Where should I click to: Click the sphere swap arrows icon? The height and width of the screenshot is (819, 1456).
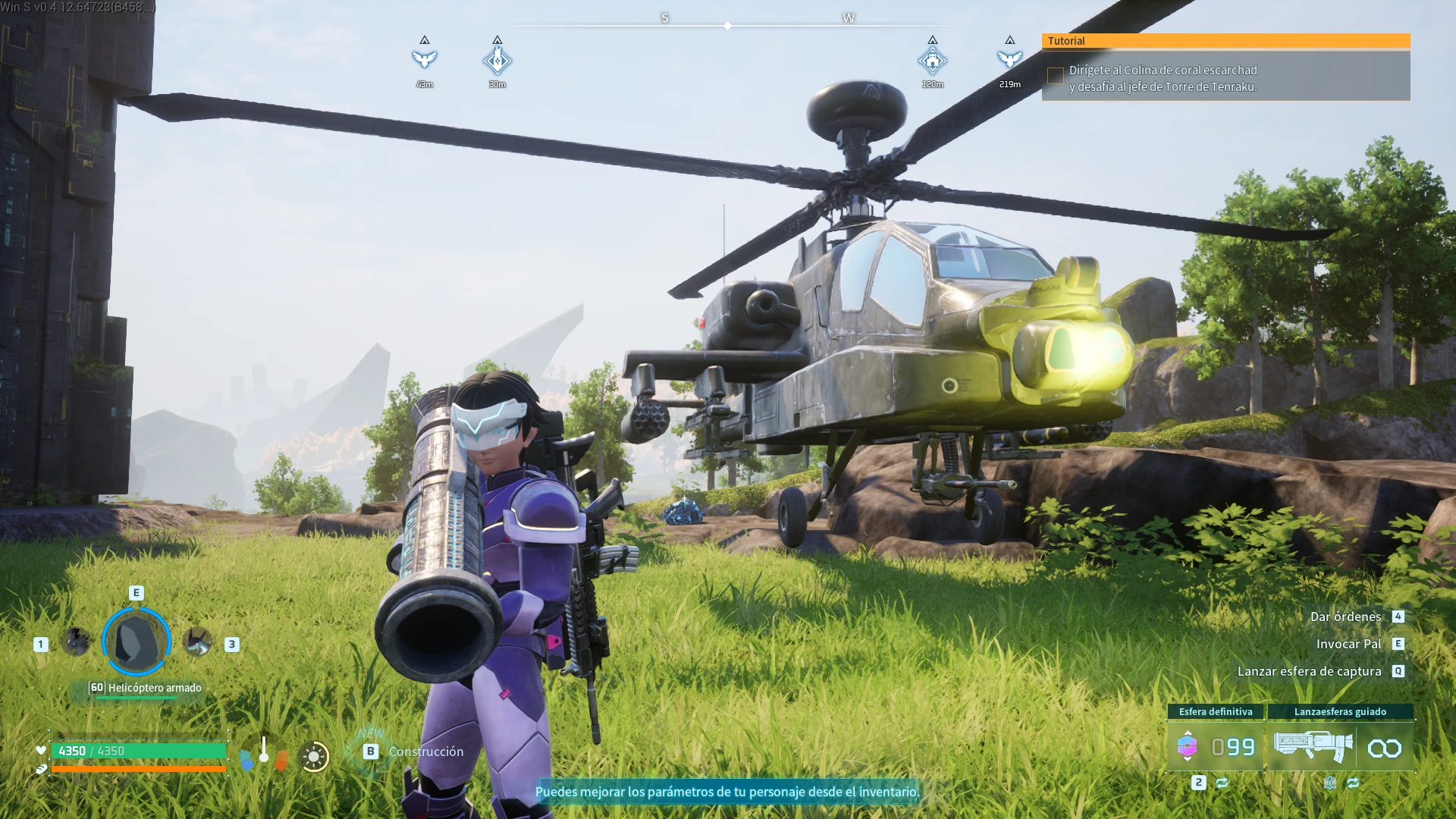[x=1222, y=783]
